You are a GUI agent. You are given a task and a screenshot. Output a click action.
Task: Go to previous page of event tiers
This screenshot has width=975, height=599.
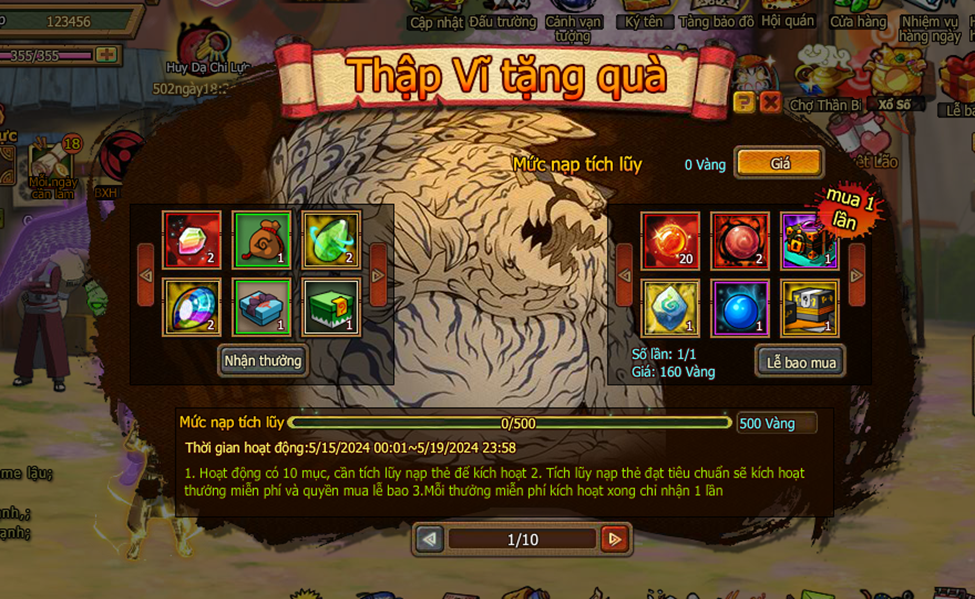[x=430, y=539]
